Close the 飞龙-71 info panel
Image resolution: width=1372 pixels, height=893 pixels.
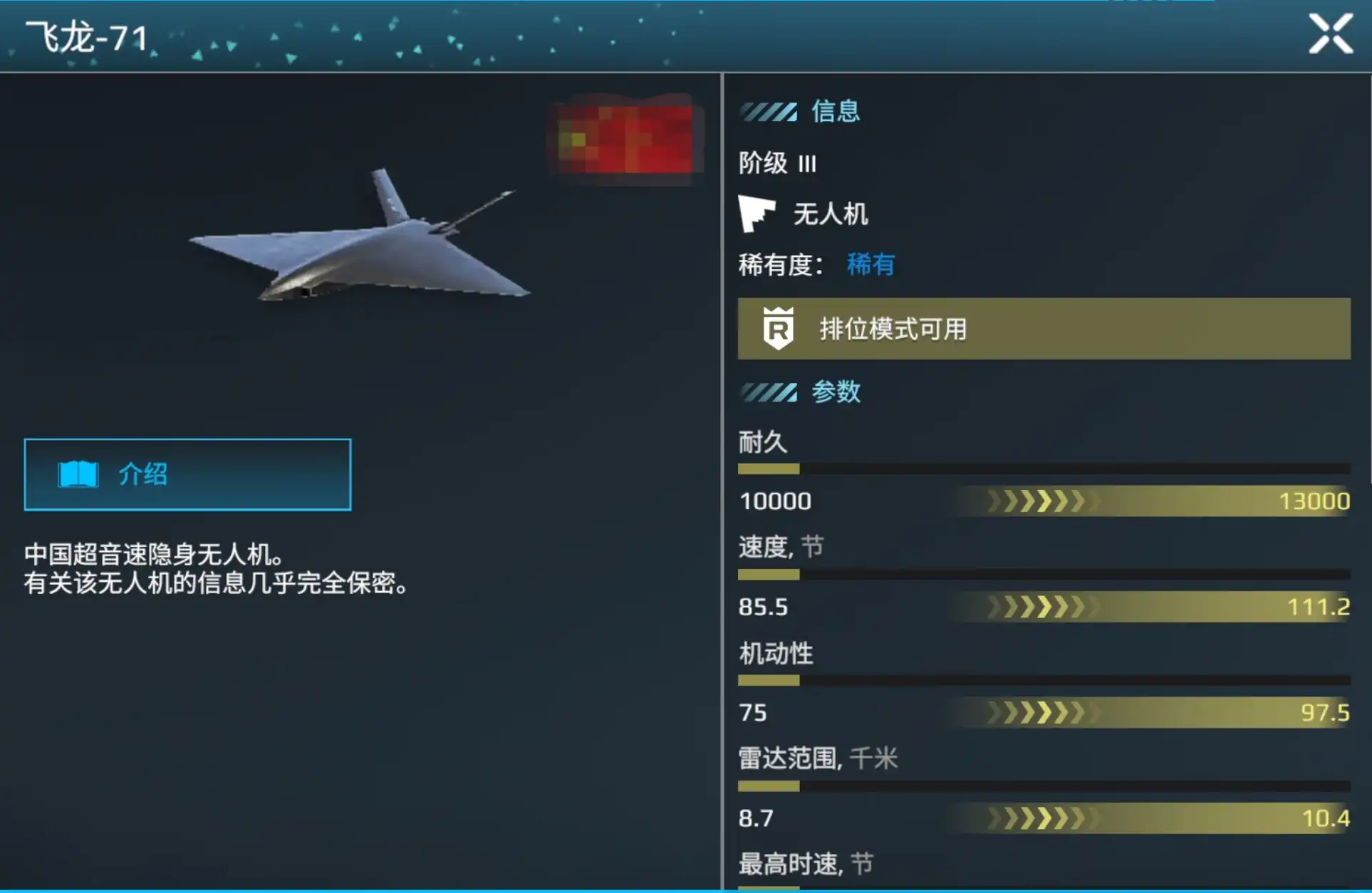pyautogui.click(x=1330, y=33)
